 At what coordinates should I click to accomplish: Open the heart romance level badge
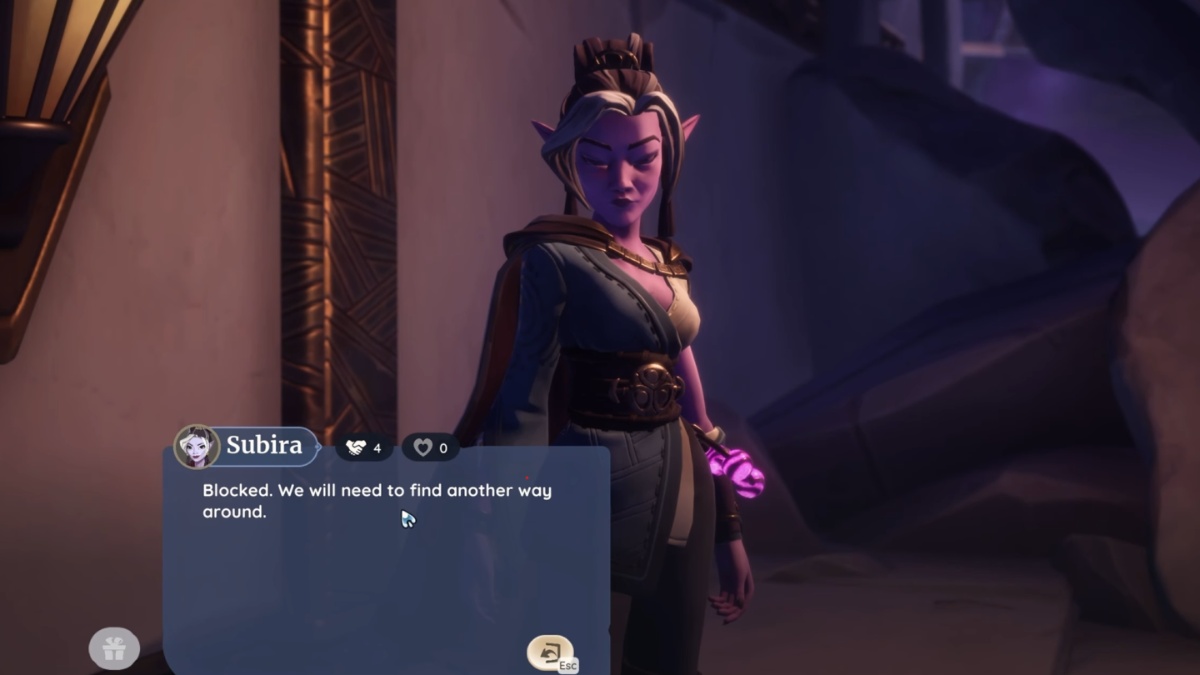coord(431,448)
